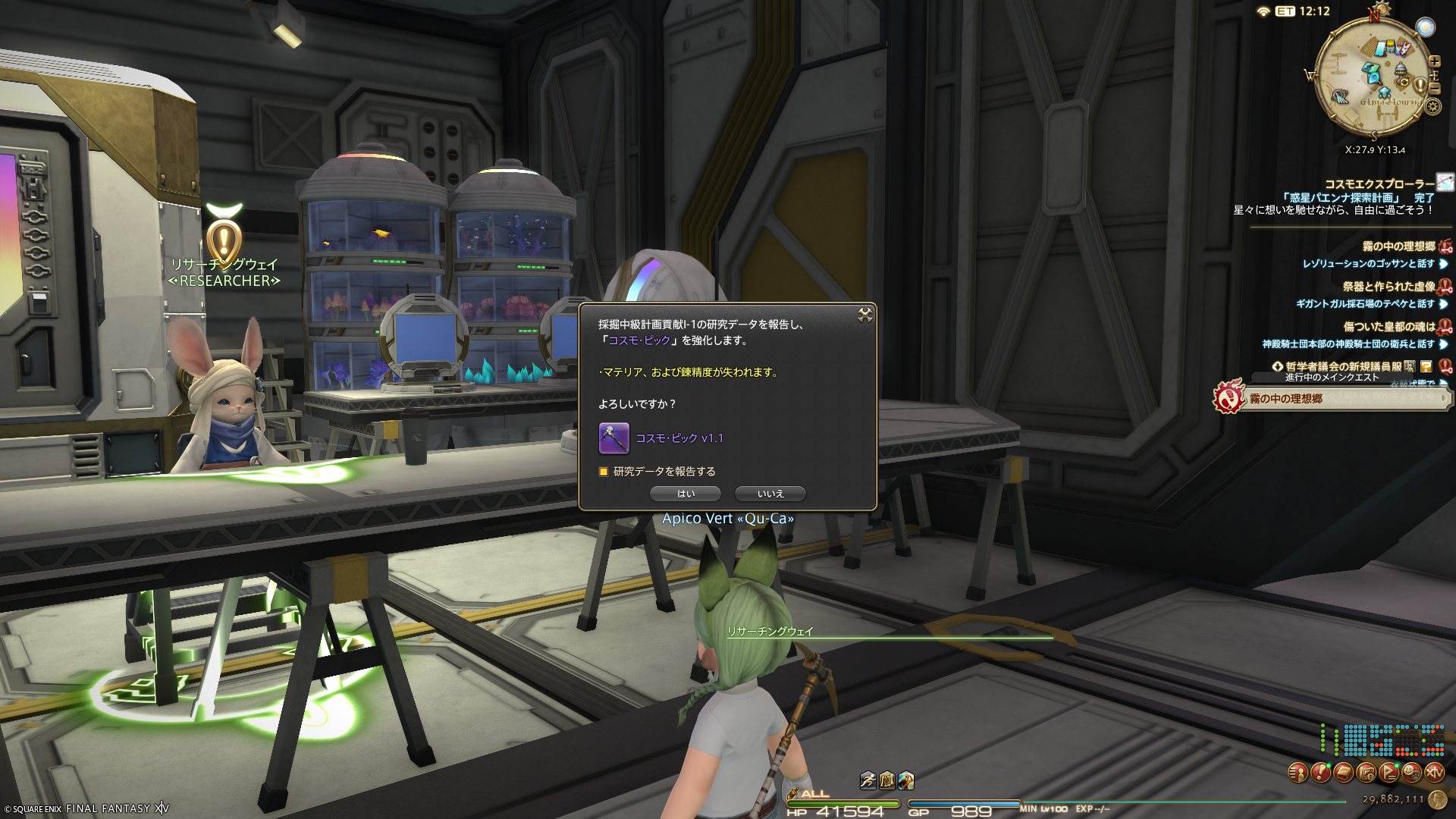Open the Social smiley faces menu icon
This screenshot has width=1456, height=819.
pos(1411,773)
